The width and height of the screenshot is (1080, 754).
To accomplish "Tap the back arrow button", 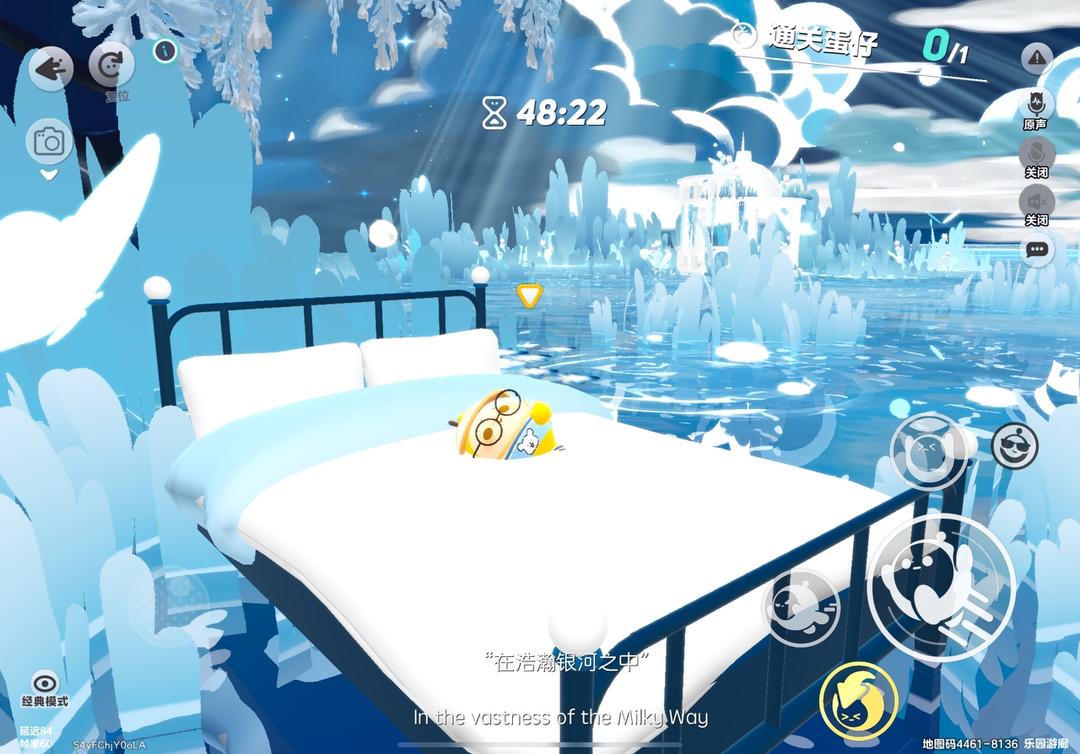I will pos(49,68).
